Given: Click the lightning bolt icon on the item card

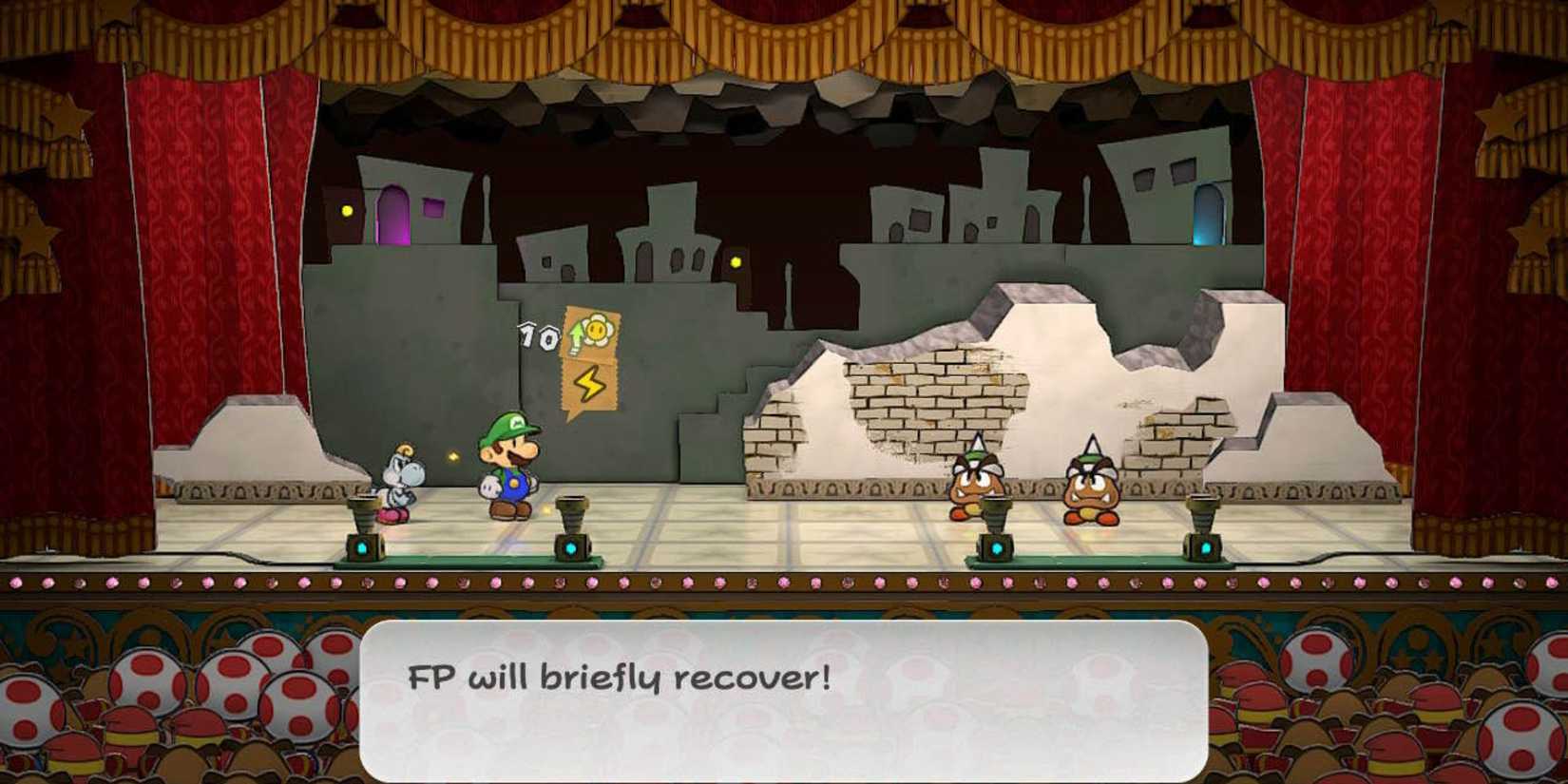Looking at the screenshot, I should tap(589, 384).
